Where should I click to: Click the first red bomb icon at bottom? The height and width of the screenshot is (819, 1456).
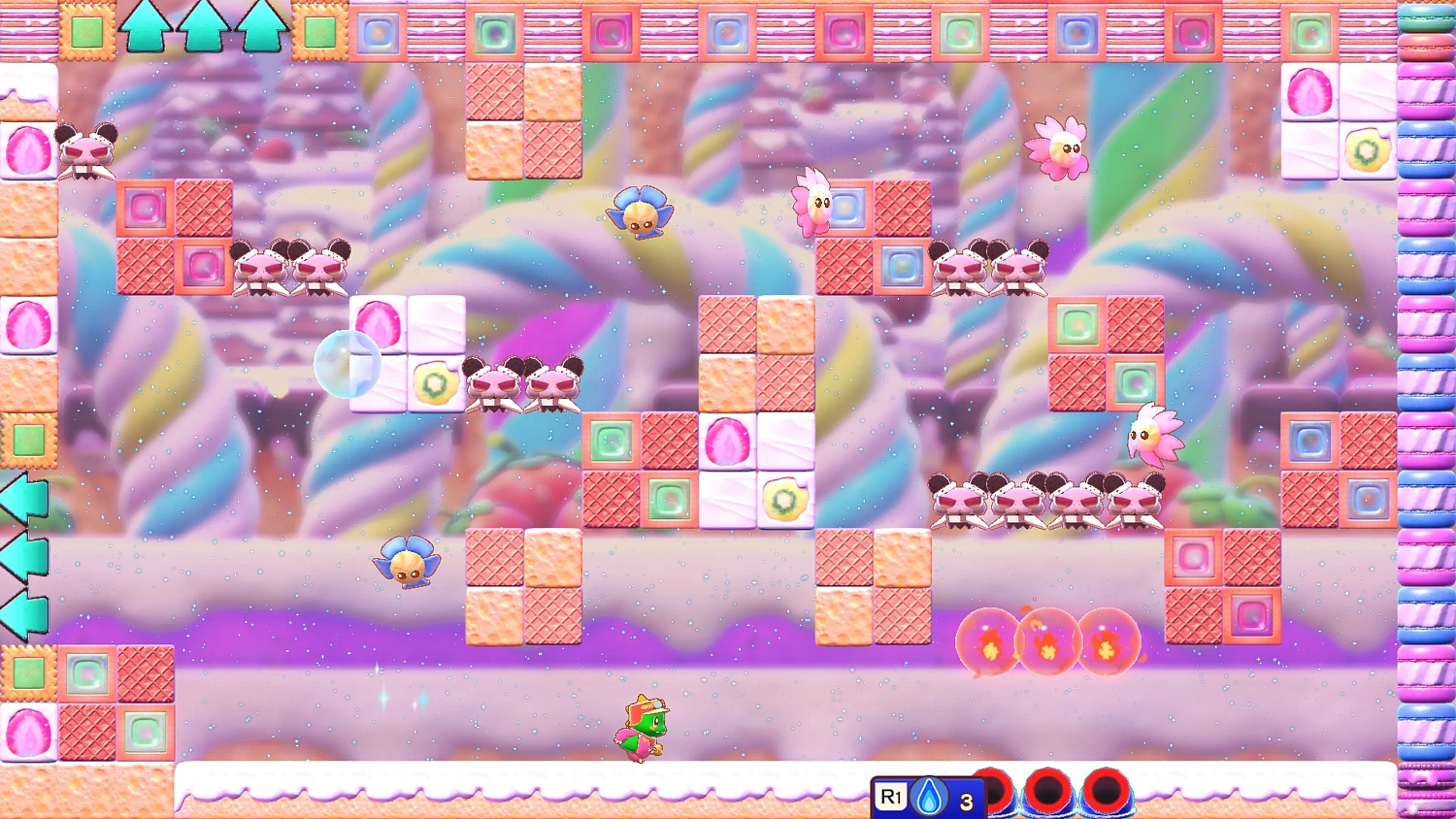click(x=995, y=793)
